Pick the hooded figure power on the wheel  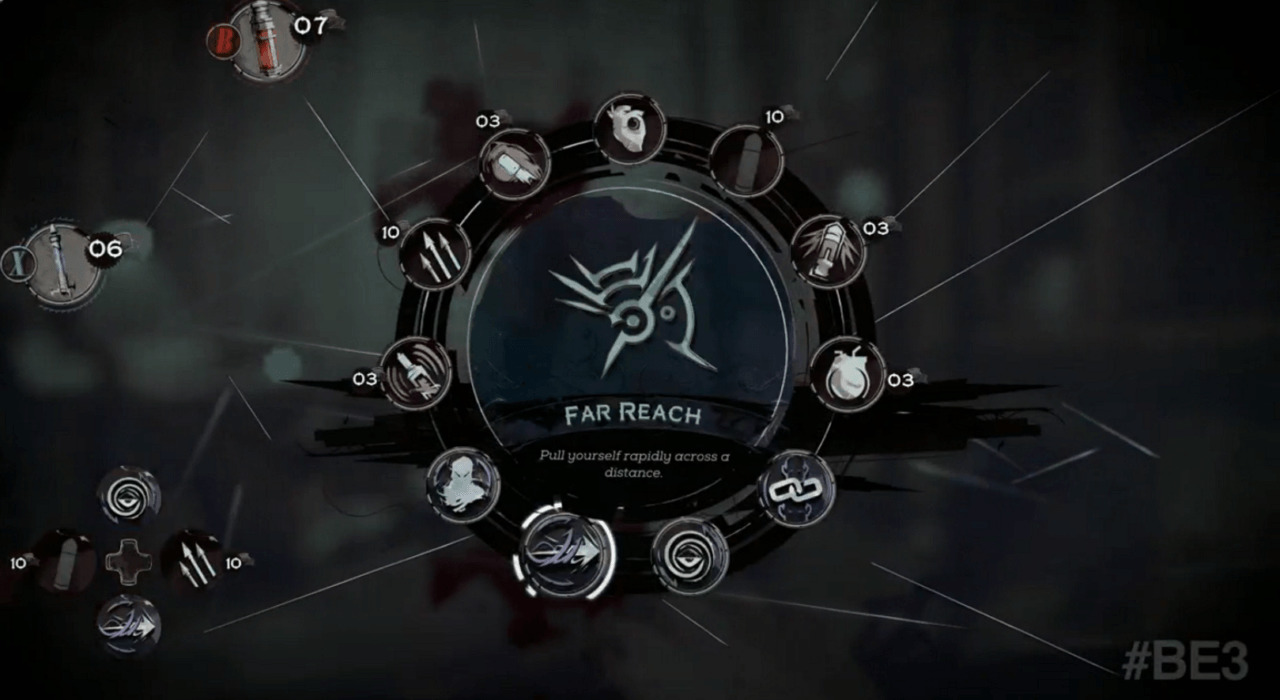click(463, 485)
